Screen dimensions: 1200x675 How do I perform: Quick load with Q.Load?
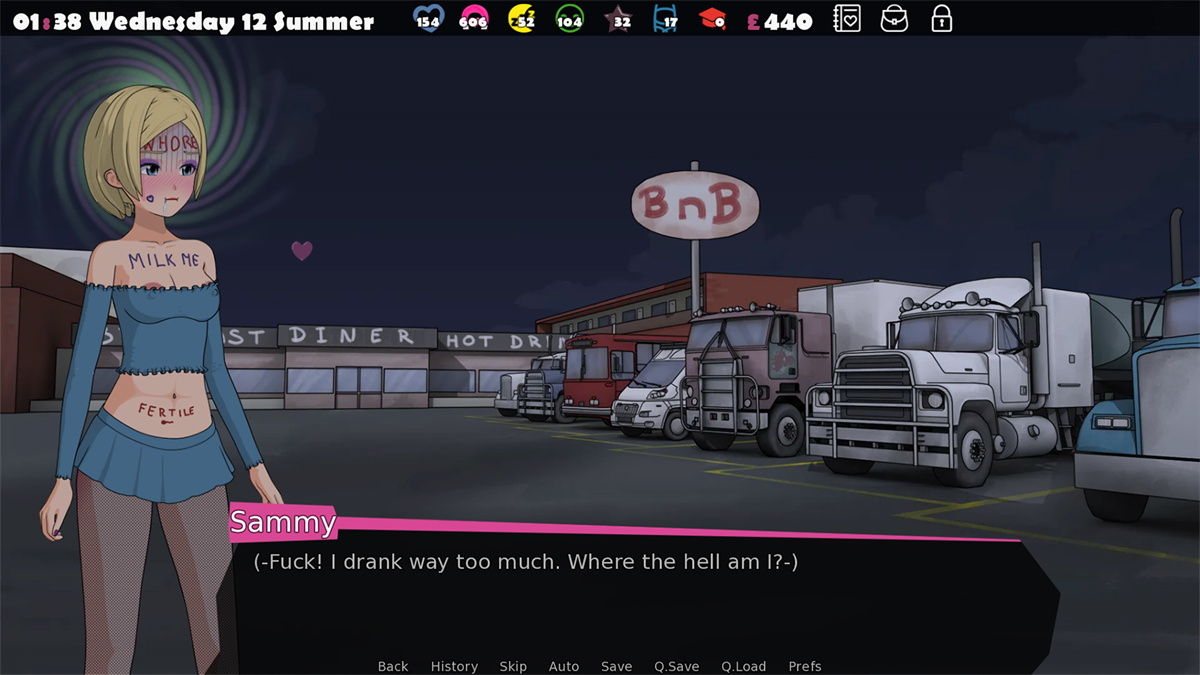click(x=743, y=666)
